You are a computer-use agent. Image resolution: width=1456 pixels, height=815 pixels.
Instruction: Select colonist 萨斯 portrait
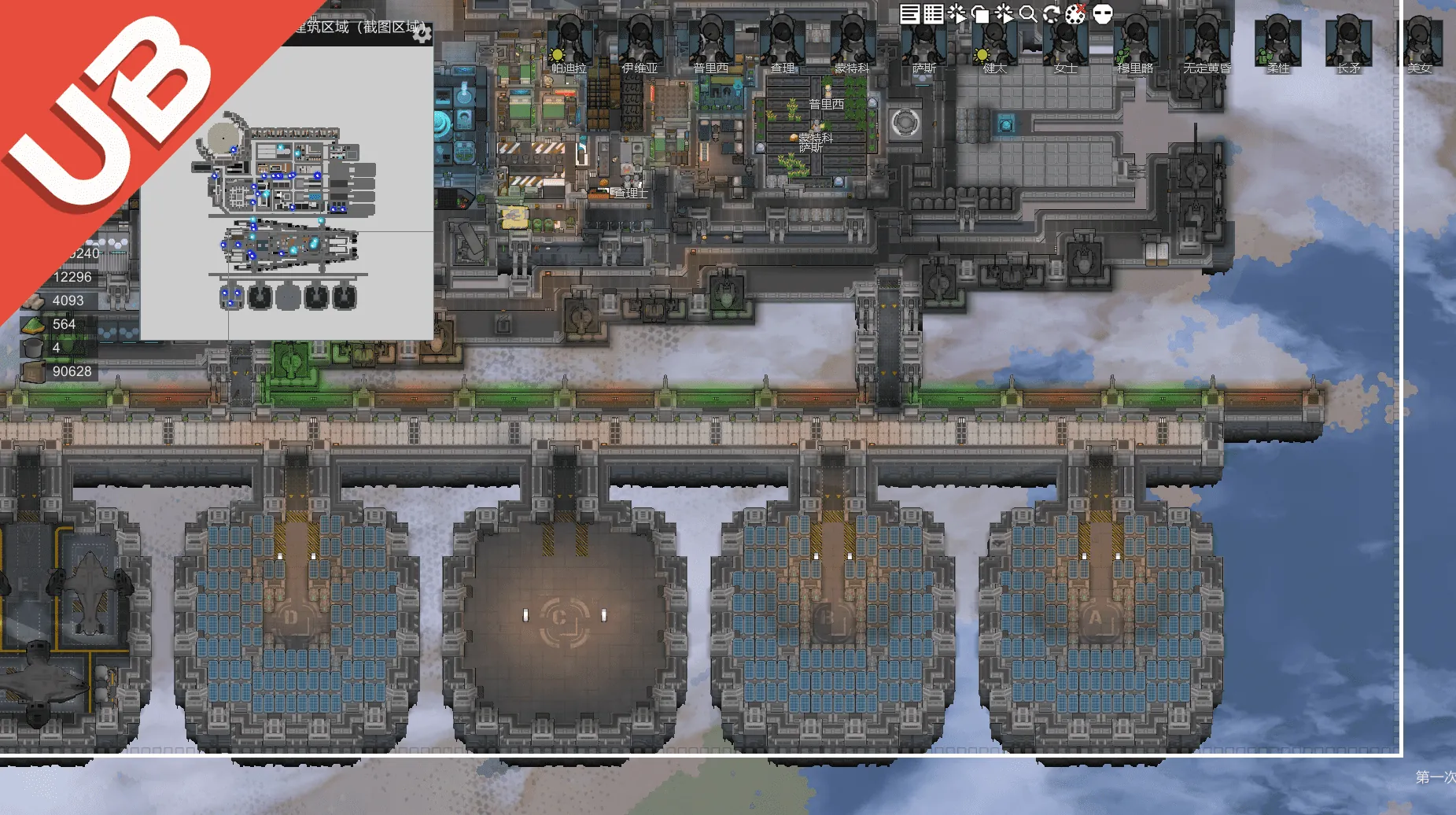(x=923, y=42)
